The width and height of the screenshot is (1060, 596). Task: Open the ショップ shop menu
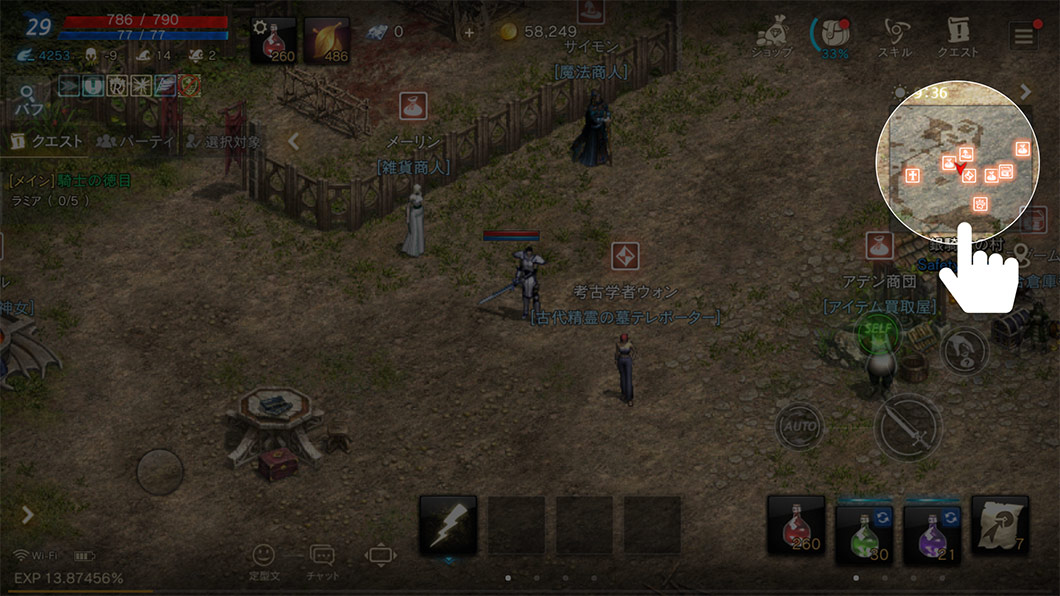point(773,38)
